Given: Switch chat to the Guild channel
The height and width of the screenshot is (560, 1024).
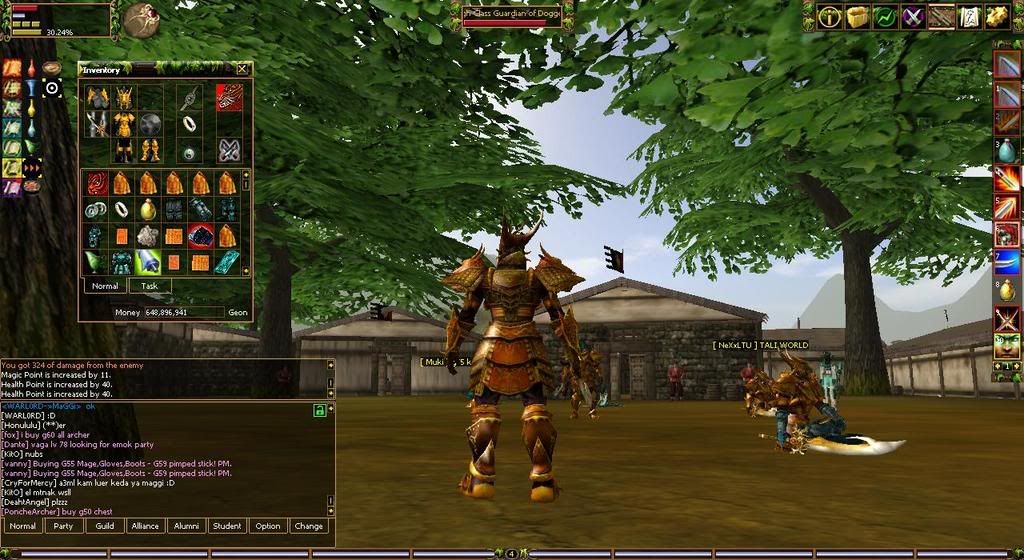Looking at the screenshot, I should click(x=104, y=526).
